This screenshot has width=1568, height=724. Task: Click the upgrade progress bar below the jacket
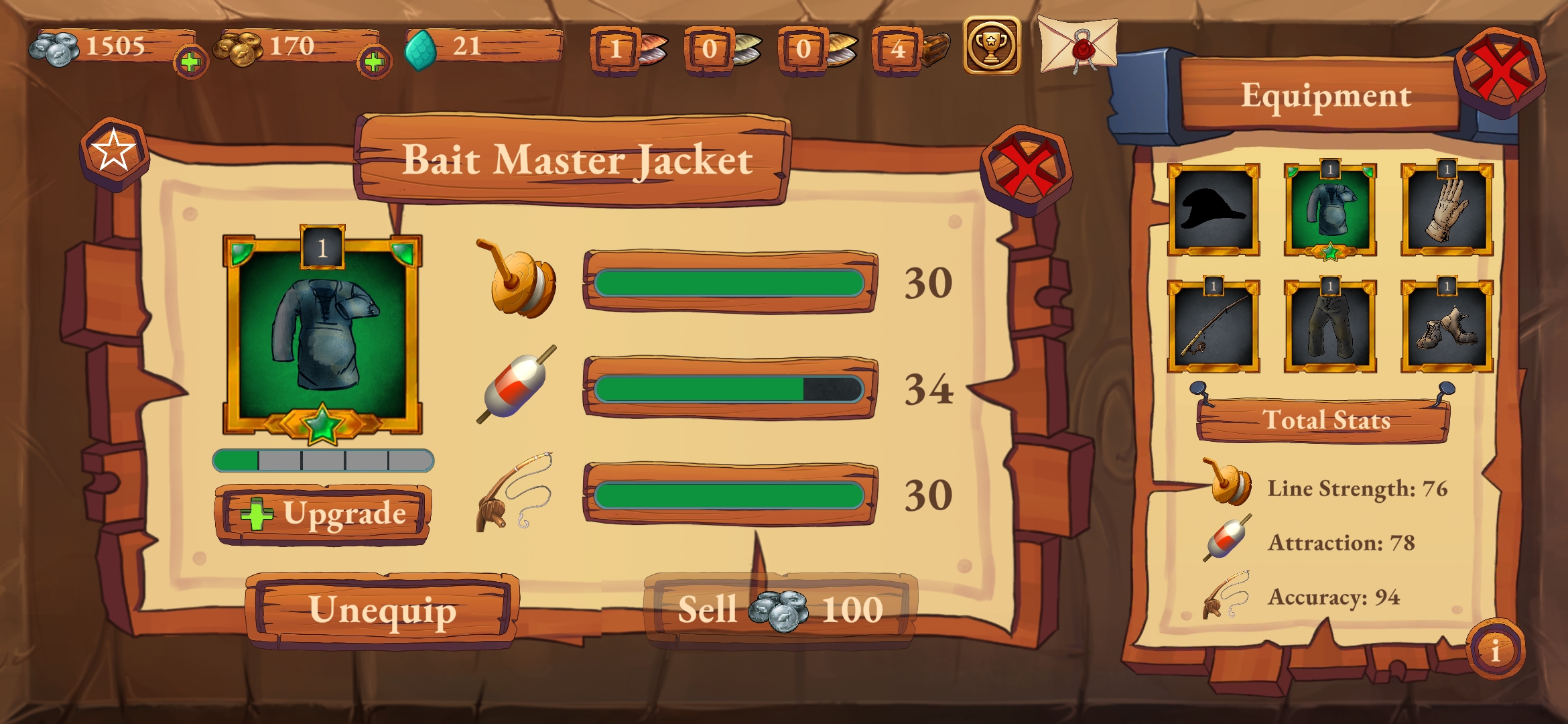coord(324,462)
